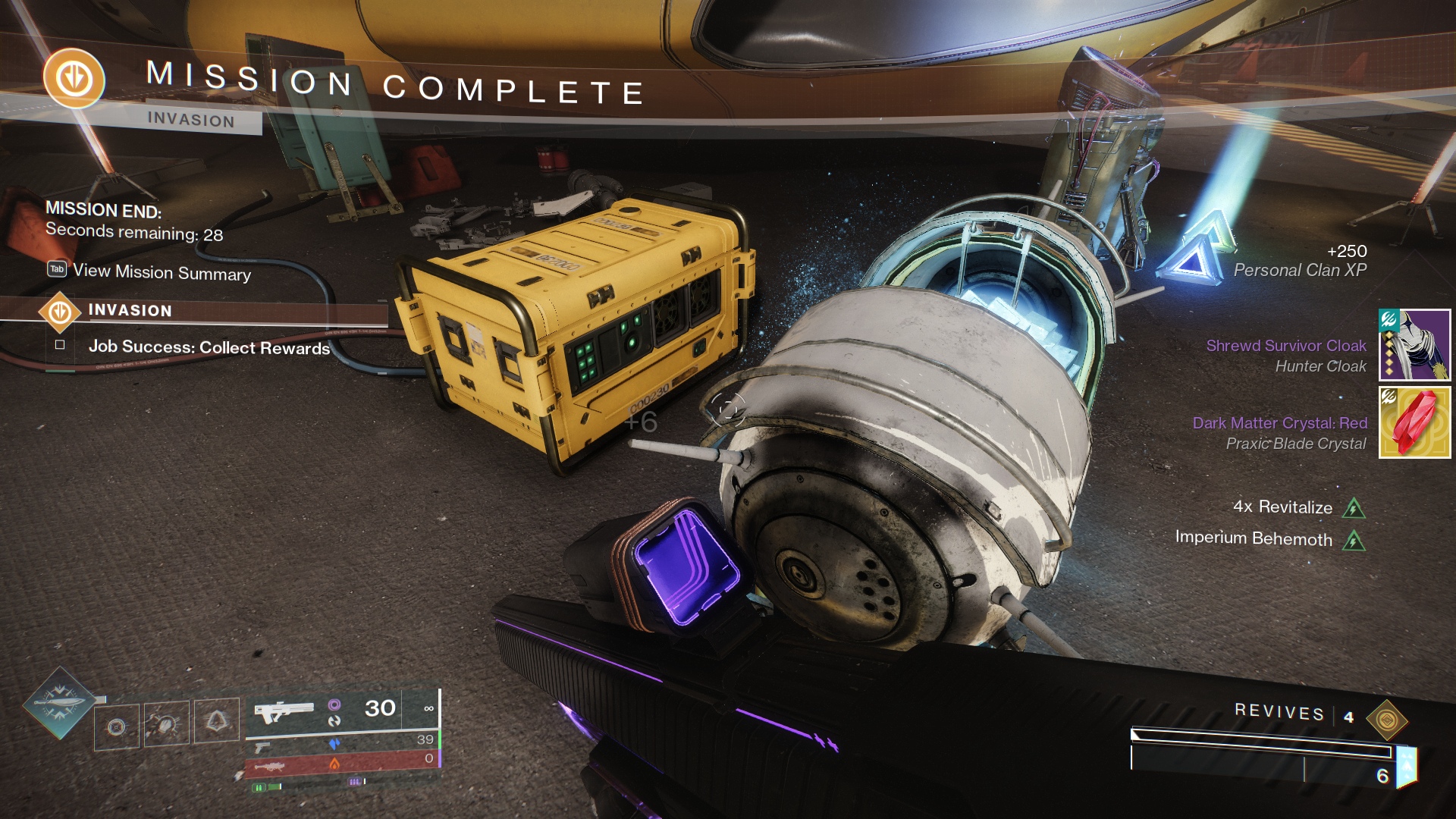Click the orange Mission Complete emblem

point(74,78)
